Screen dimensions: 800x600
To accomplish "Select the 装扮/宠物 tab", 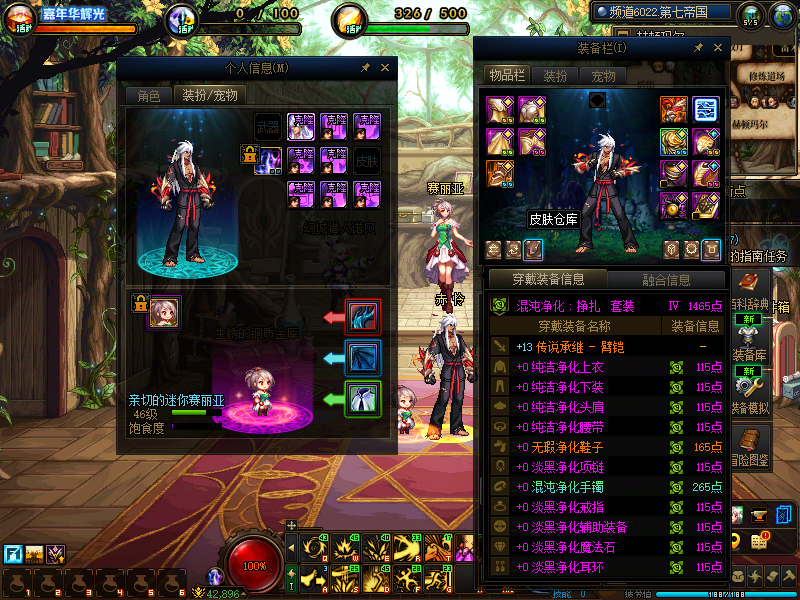I will [210, 96].
